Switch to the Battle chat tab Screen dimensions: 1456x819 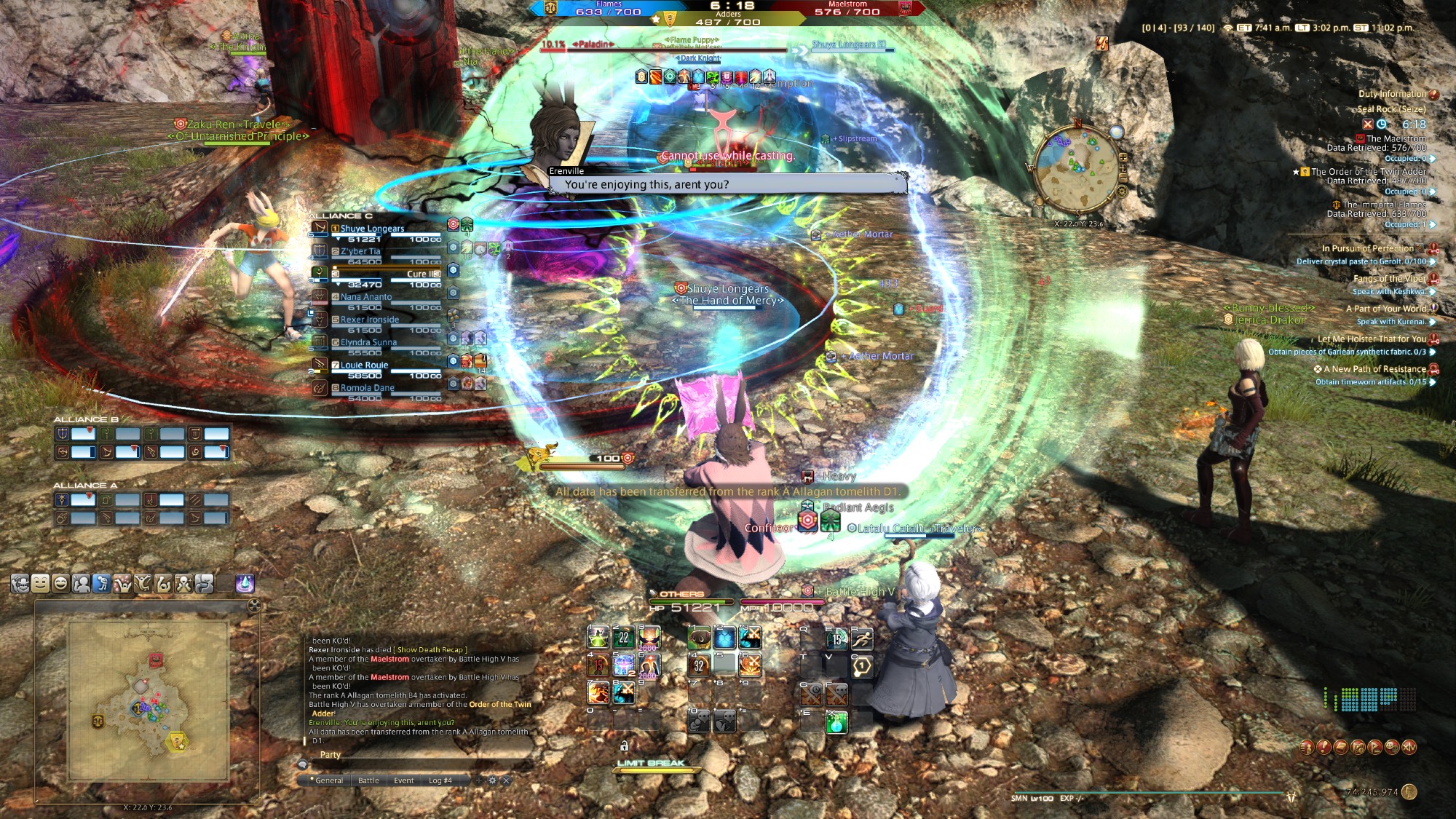(368, 780)
